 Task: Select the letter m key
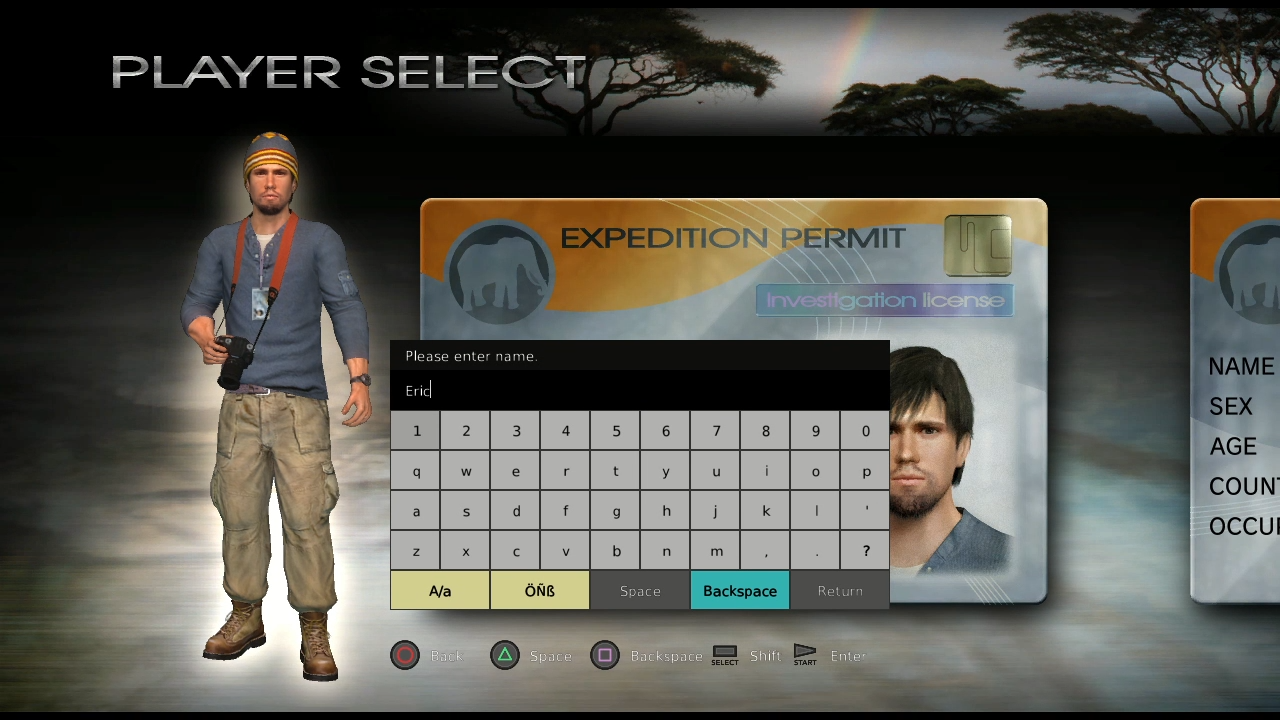pos(716,551)
